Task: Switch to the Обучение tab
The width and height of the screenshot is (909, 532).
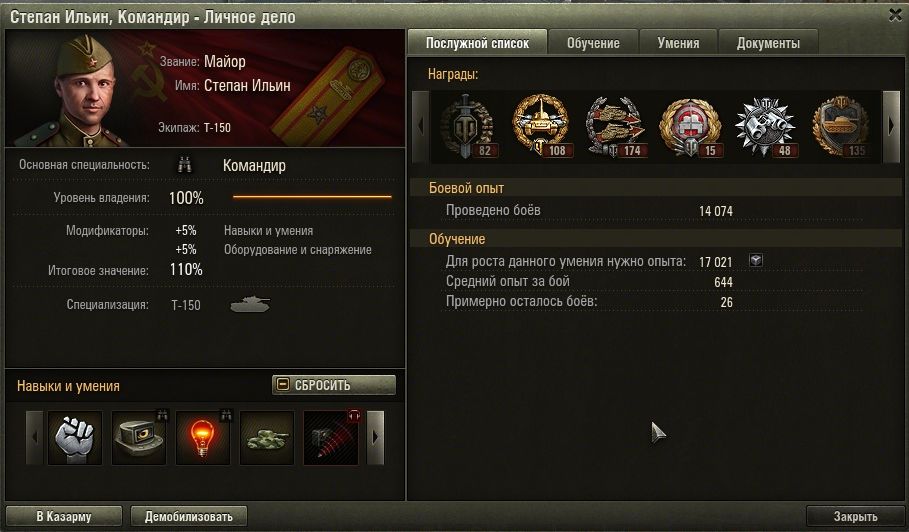Action: [593, 43]
